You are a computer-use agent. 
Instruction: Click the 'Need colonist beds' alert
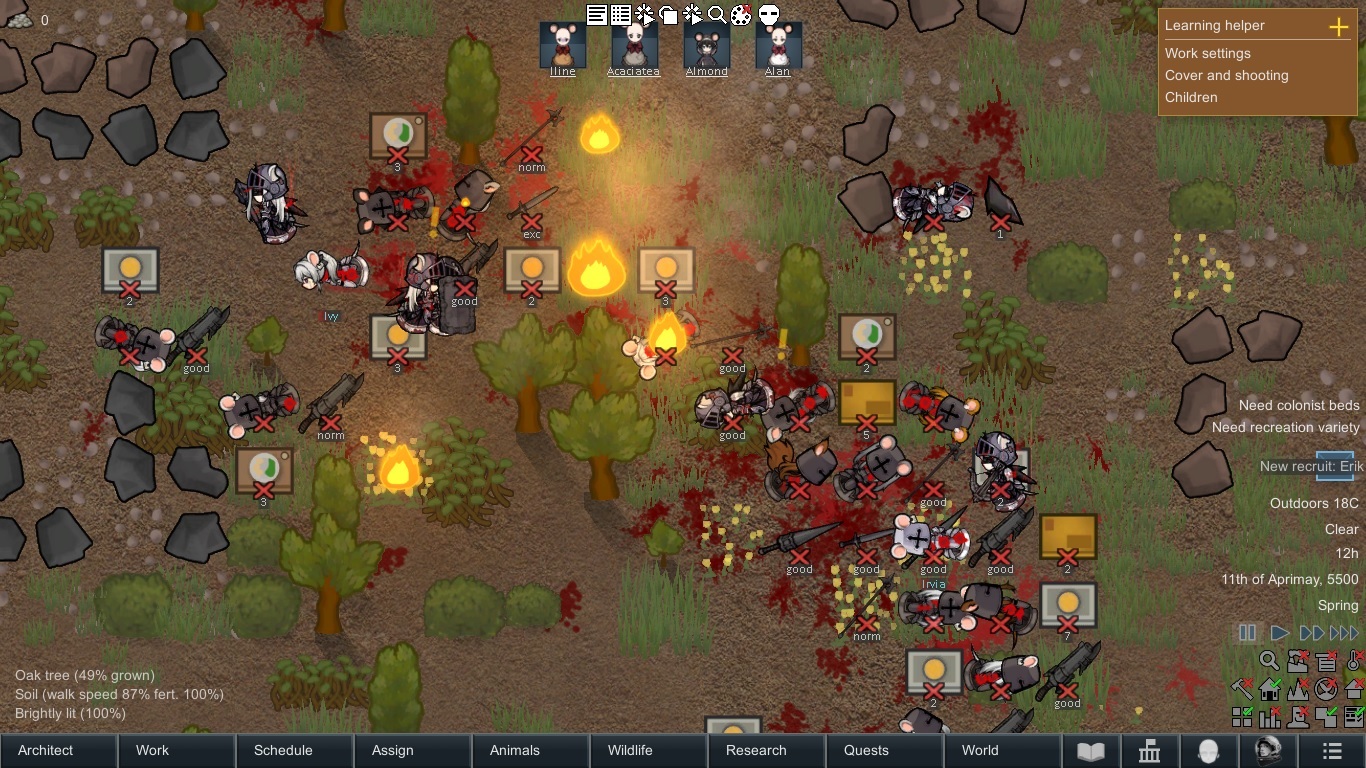pyautogui.click(x=1299, y=405)
